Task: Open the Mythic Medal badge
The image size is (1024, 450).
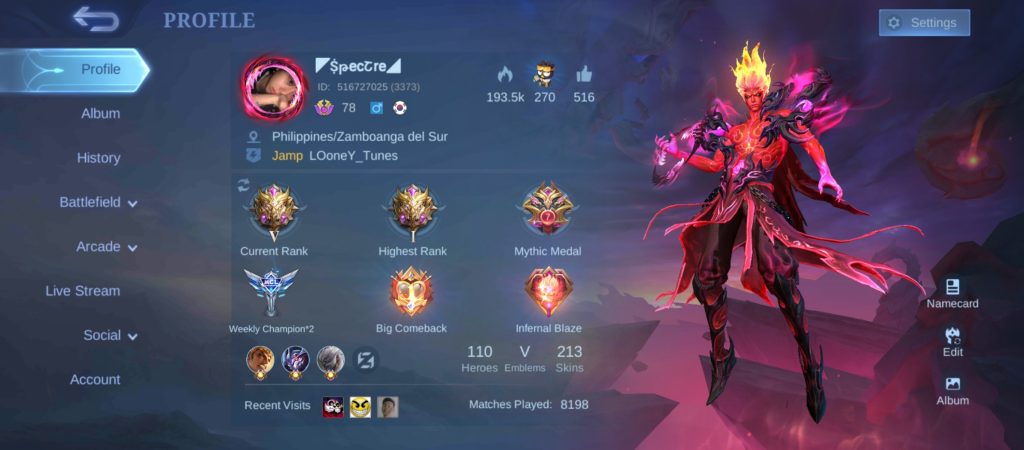Action: coord(547,211)
